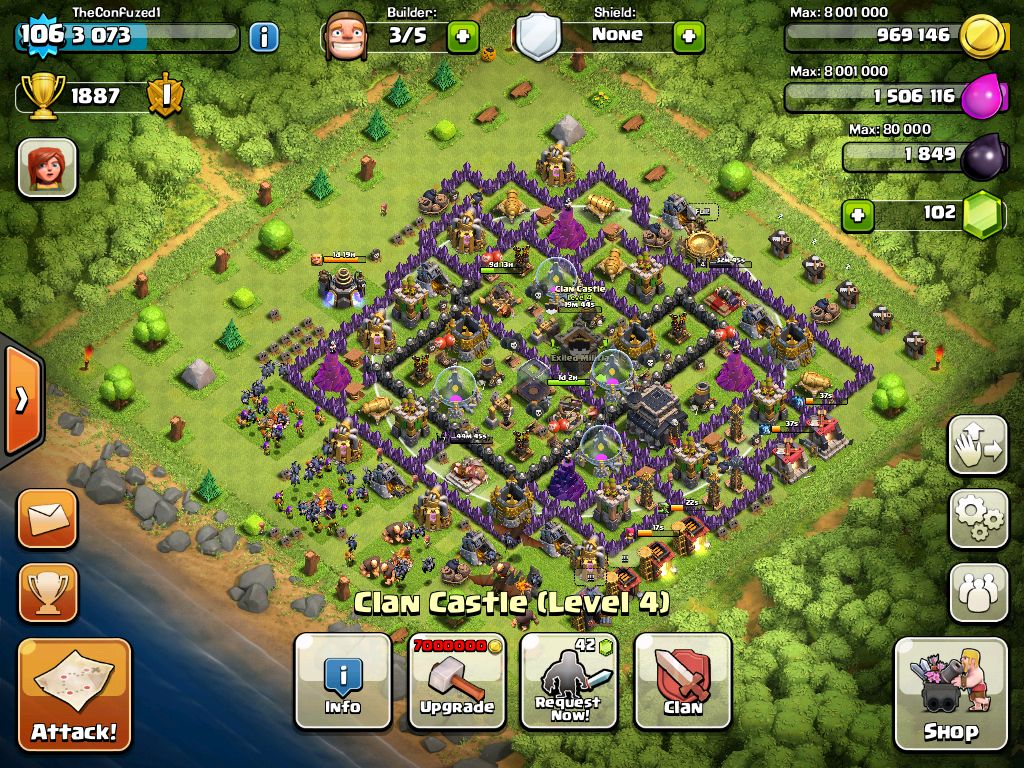
Task: Open the Attack! map button
Action: point(74,694)
